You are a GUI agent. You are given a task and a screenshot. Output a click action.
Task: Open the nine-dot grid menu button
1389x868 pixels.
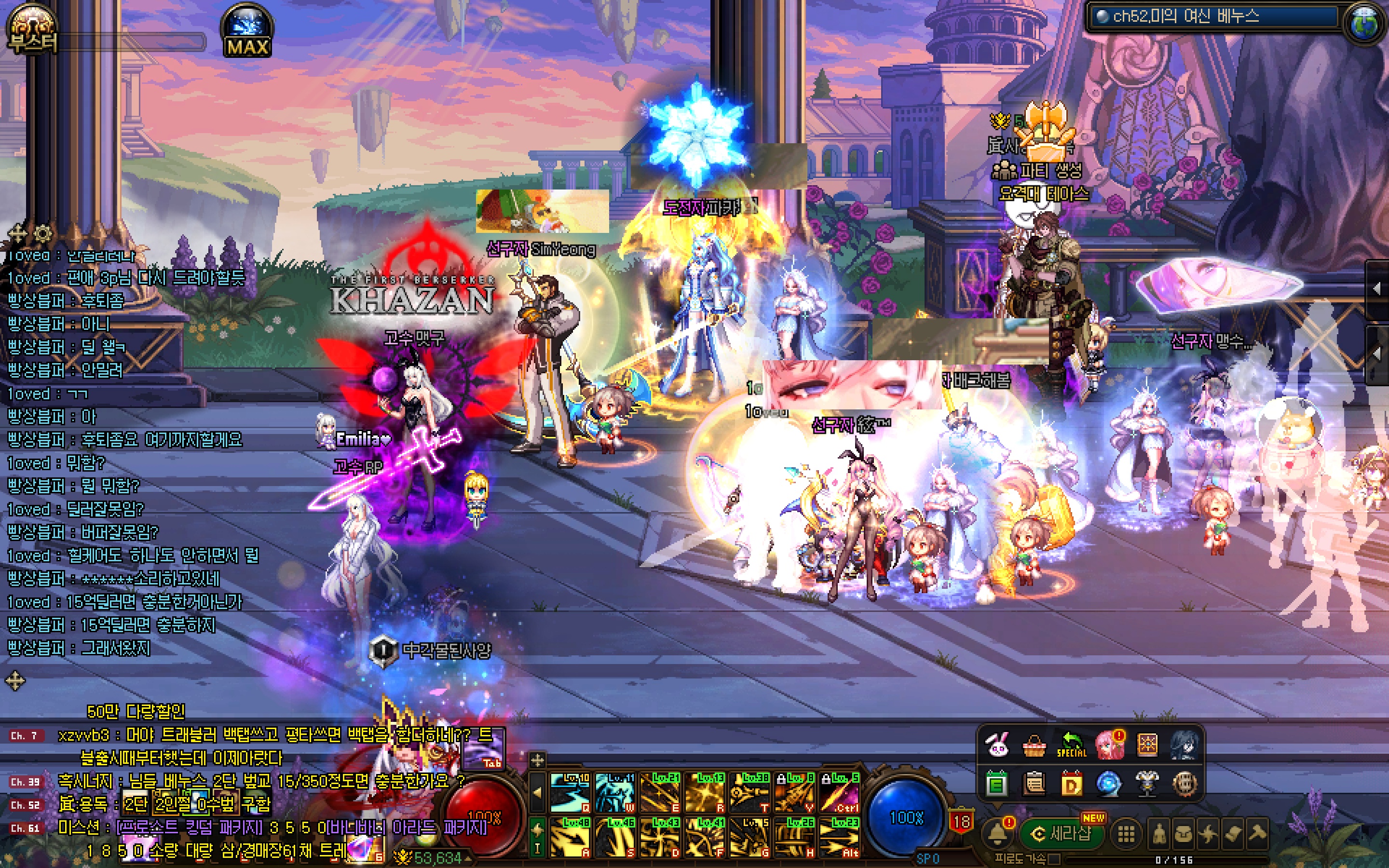pyautogui.click(x=1126, y=834)
